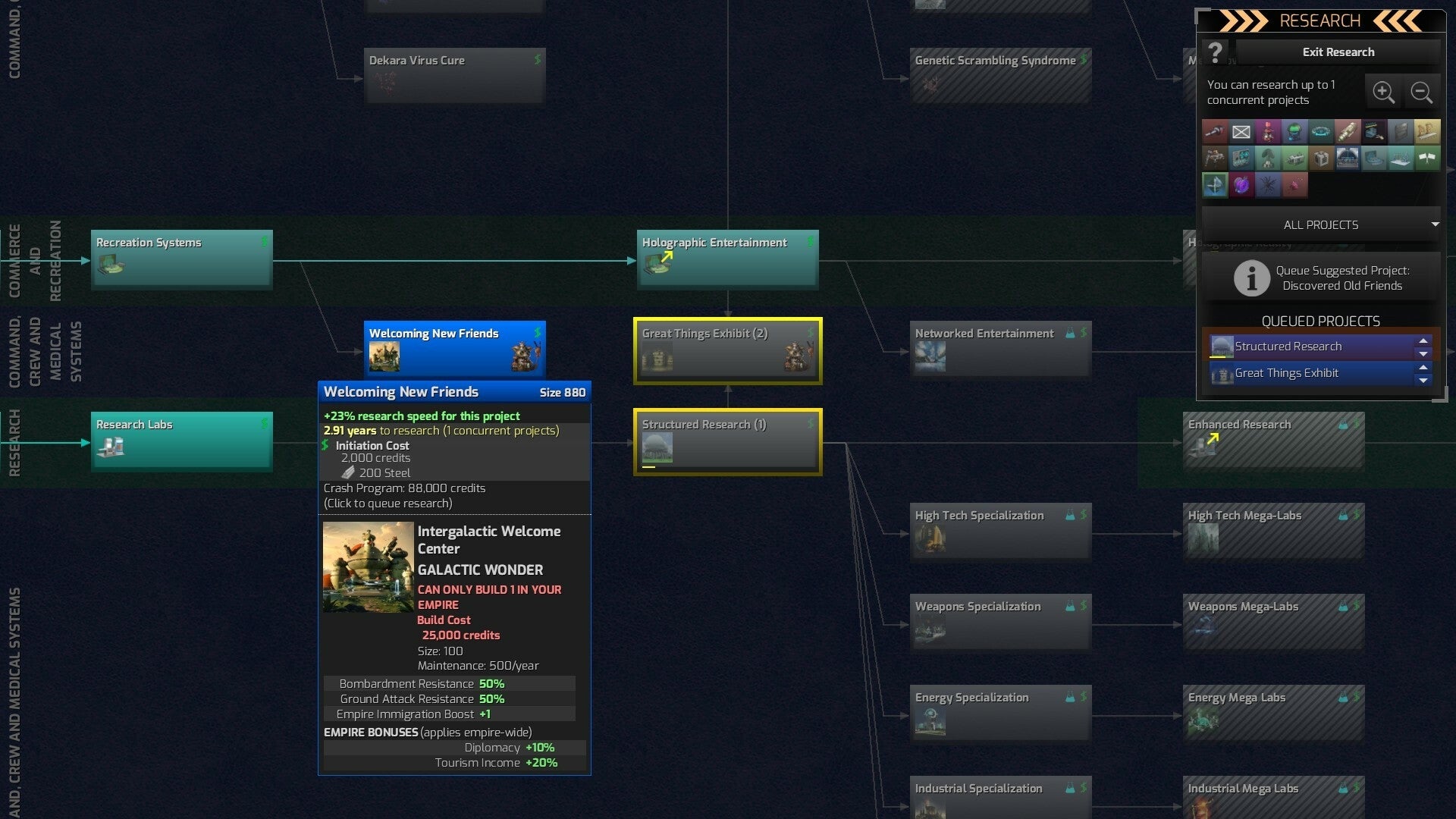Click the envelope research category icon
Screen dimensions: 1456x819
click(1241, 131)
